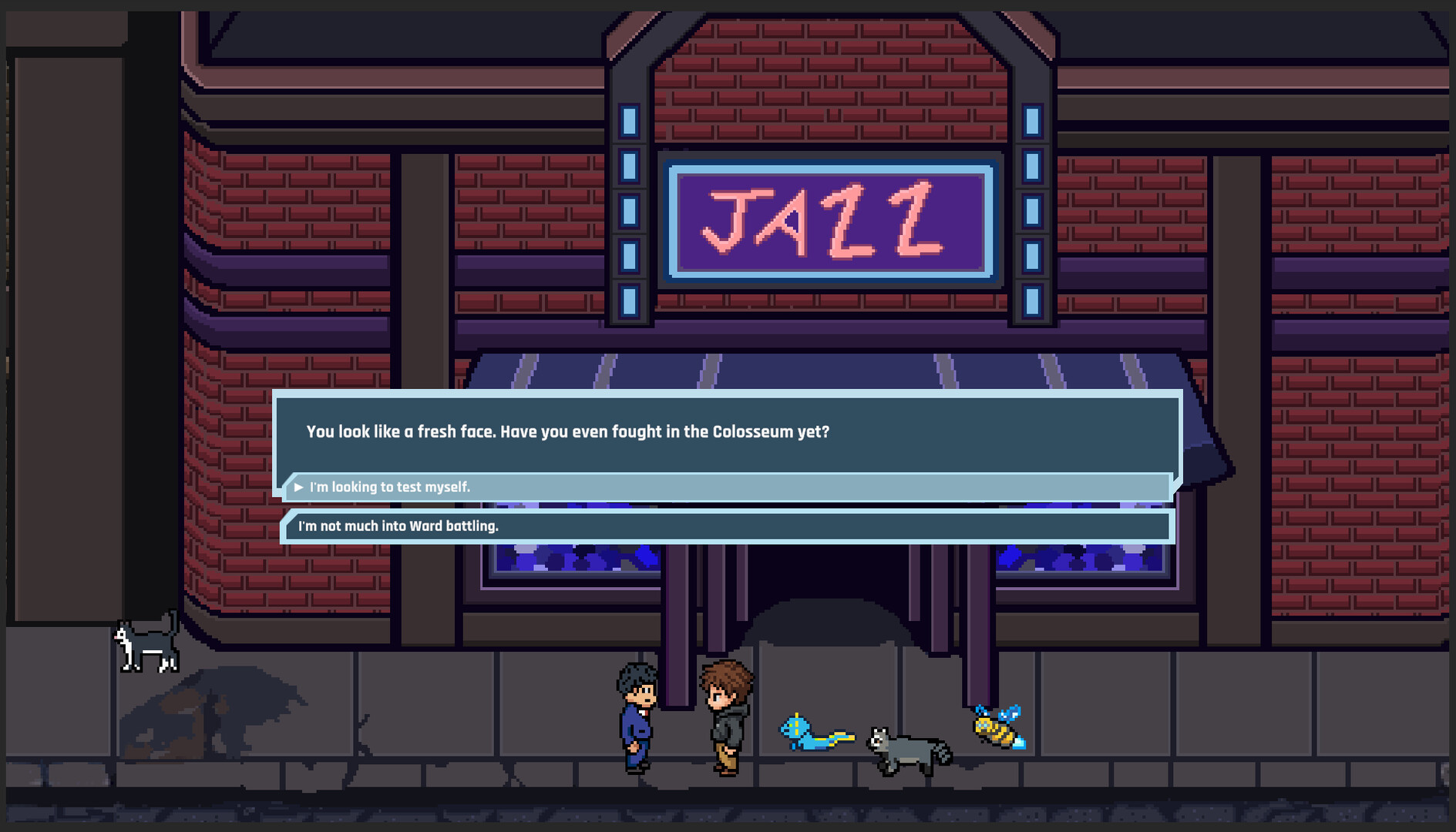
Task: Select the left blue window panel lights
Action: [630, 208]
